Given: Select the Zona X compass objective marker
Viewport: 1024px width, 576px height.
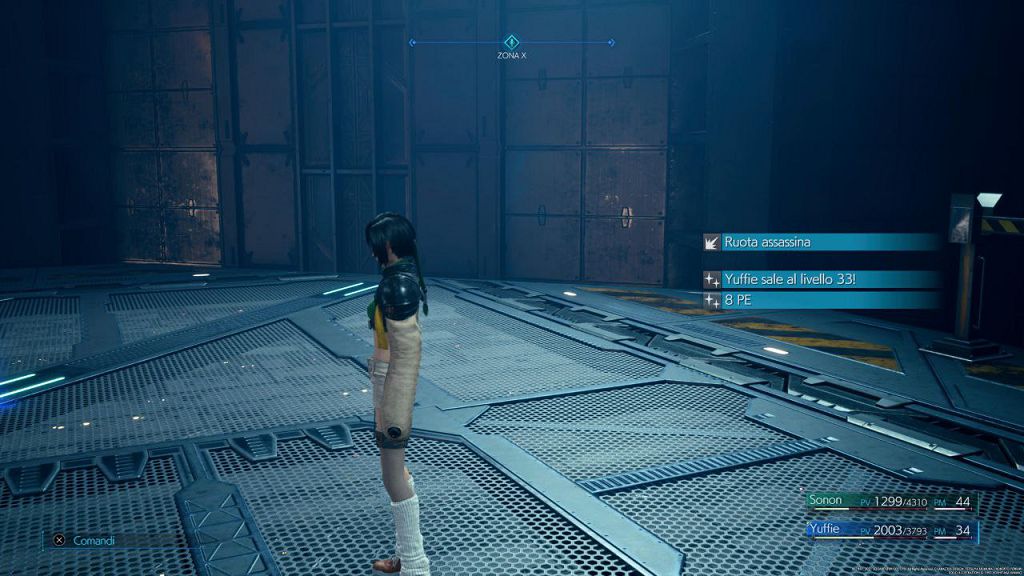Looking at the screenshot, I should [511, 42].
